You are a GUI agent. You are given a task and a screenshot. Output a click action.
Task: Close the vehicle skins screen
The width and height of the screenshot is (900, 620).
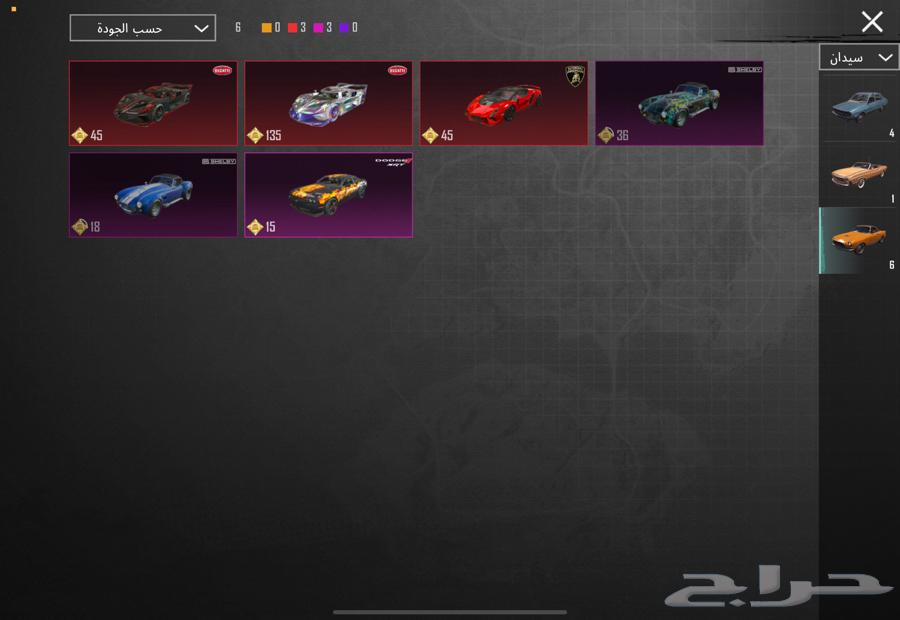tap(872, 21)
